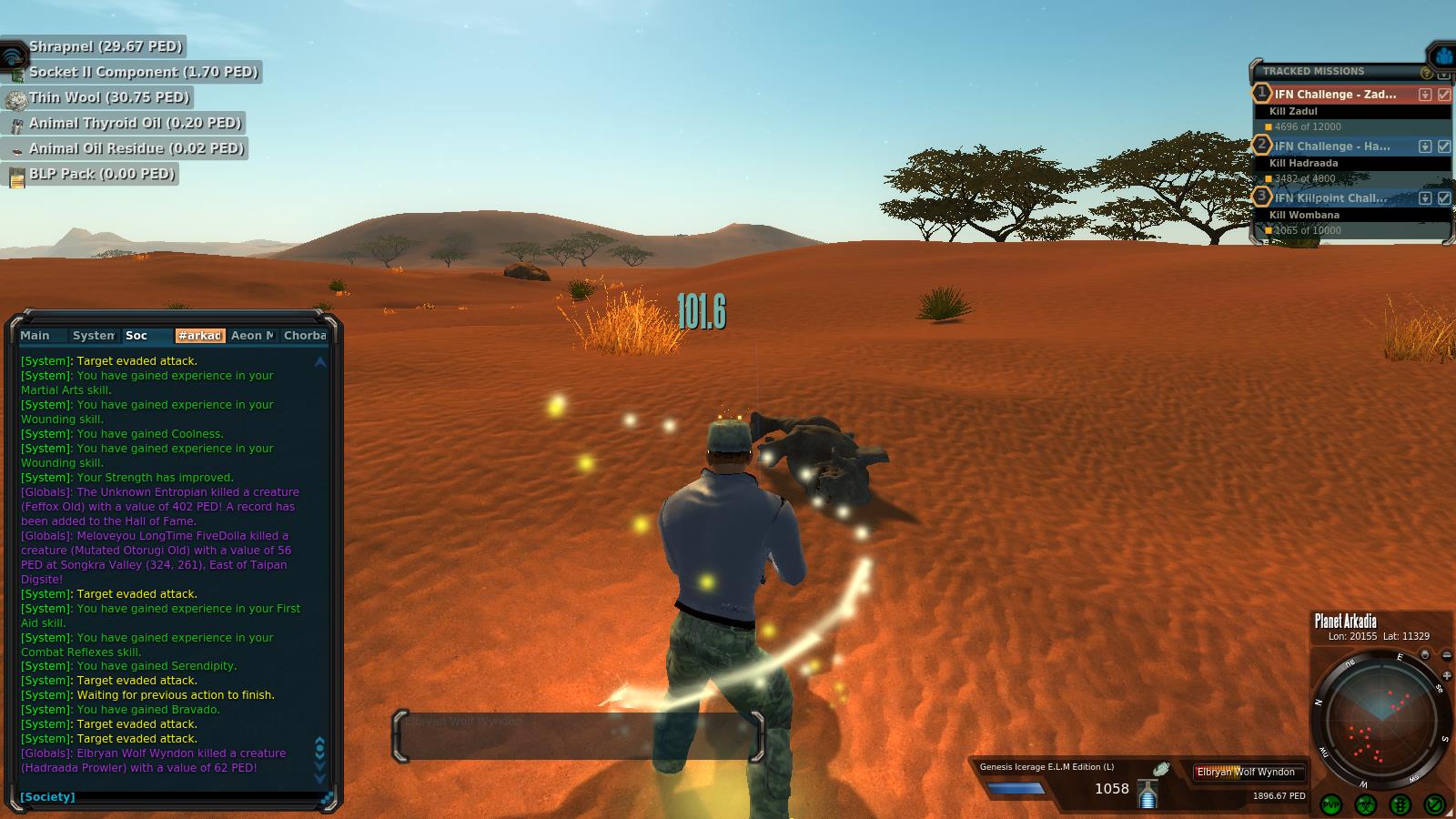The image size is (1456, 819).
Task: Select the IFN Killpoint Challenge mission
Action: coord(1330,197)
